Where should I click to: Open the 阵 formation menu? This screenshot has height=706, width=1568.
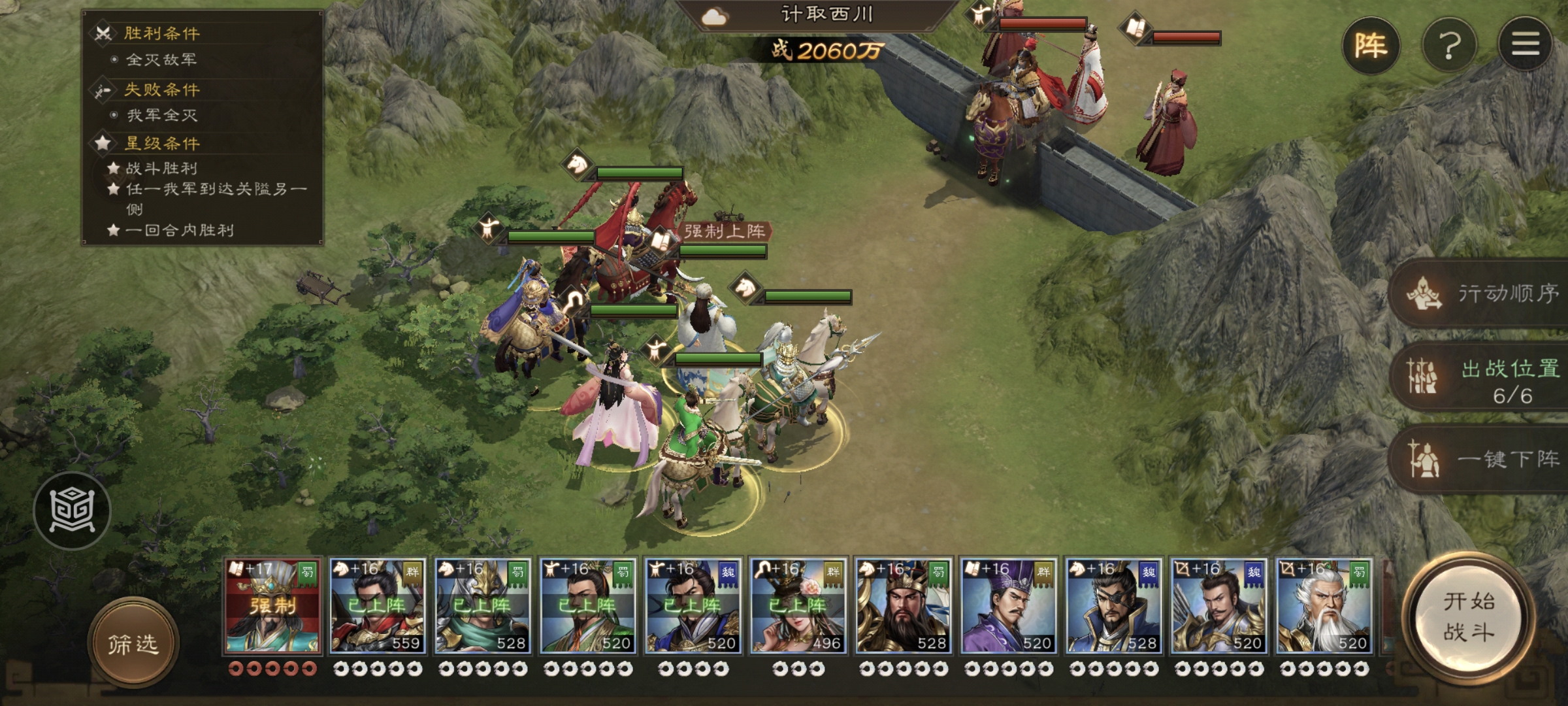pyautogui.click(x=1371, y=46)
